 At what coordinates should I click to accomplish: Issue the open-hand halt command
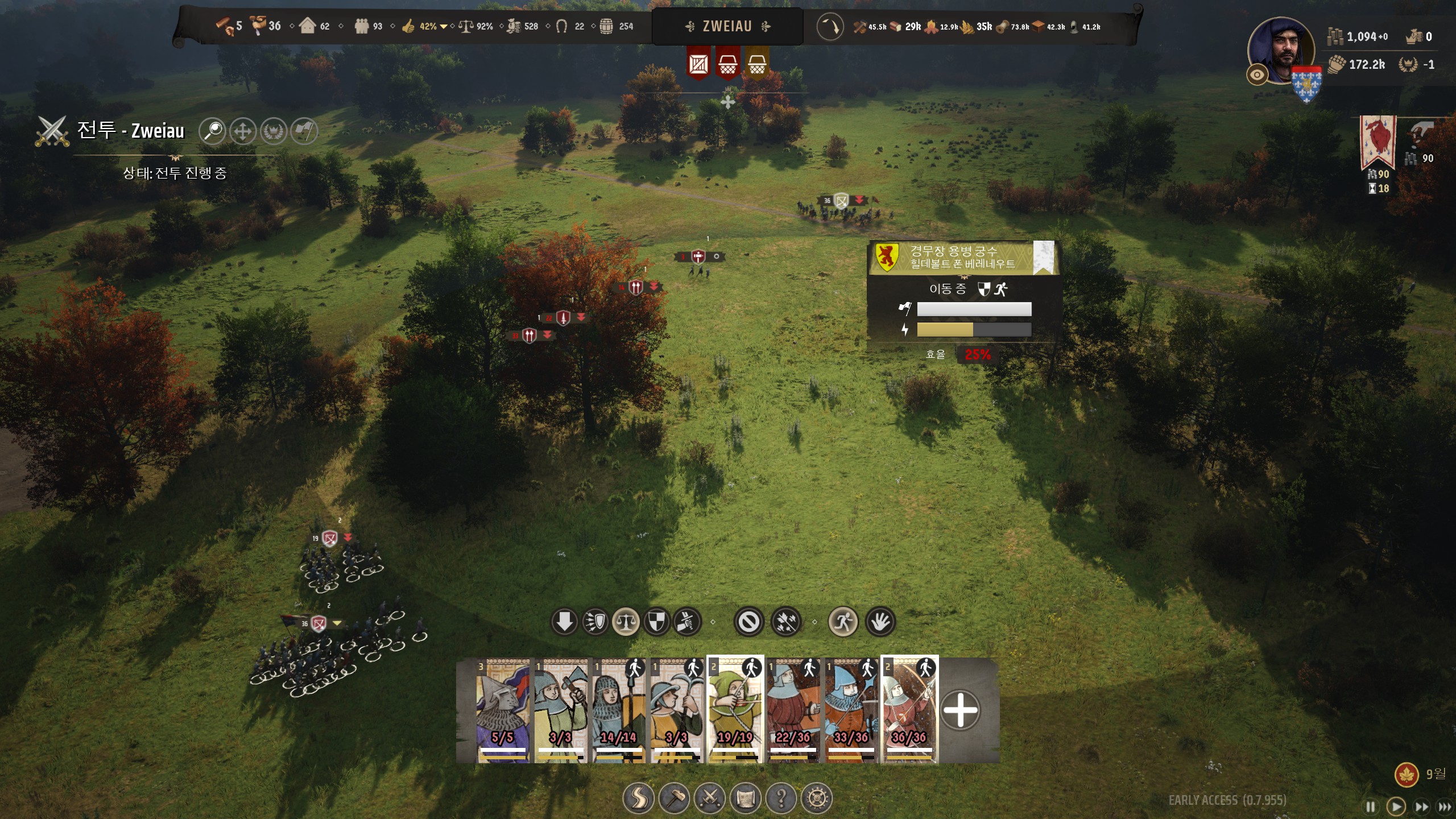coord(880,622)
